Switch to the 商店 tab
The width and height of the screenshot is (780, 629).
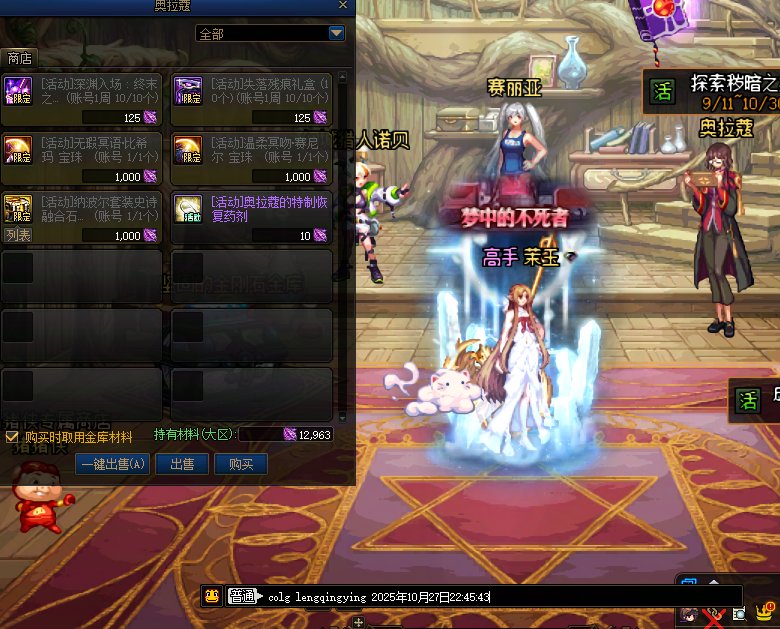click(19, 57)
